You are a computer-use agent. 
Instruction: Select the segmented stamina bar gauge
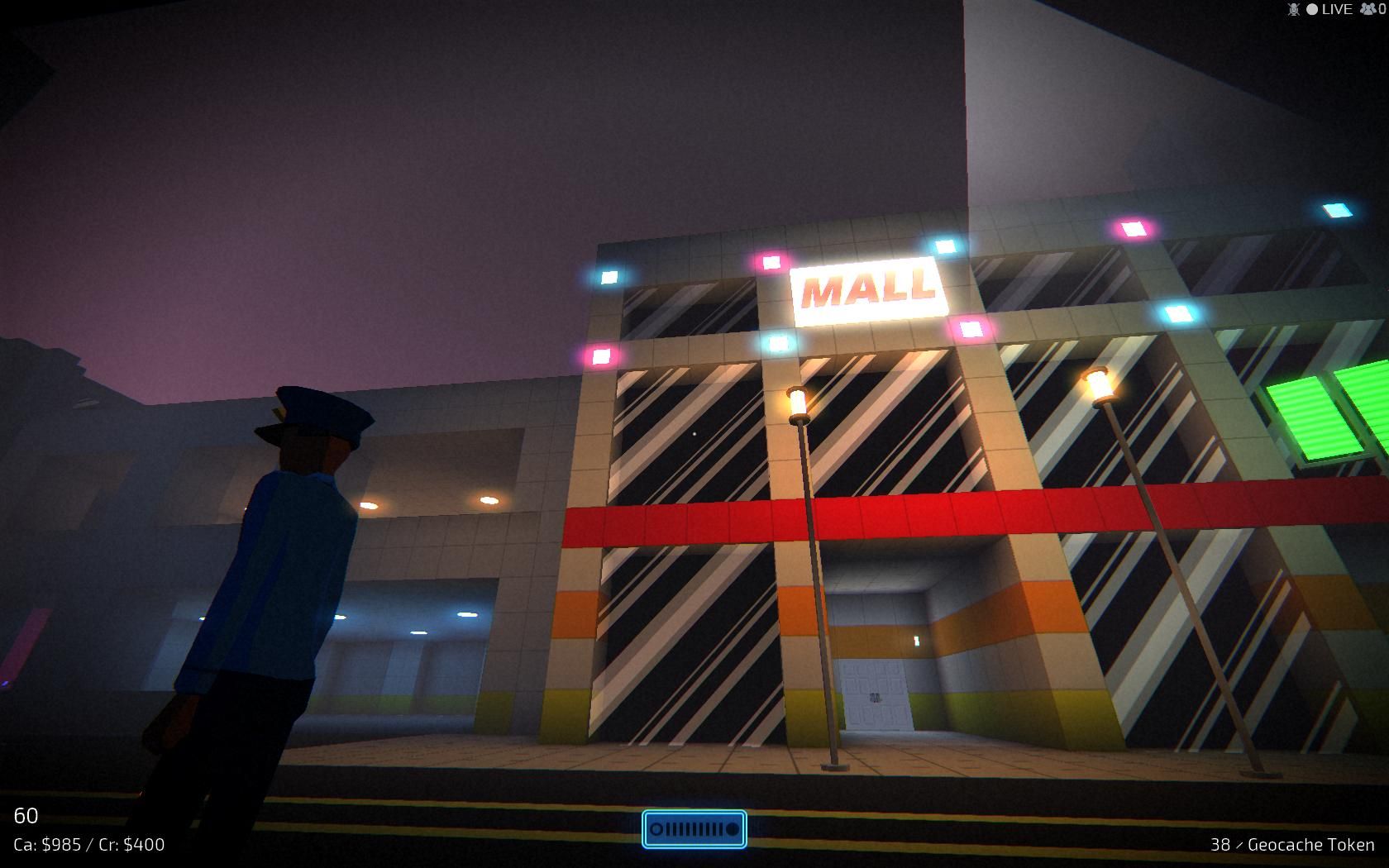[694, 827]
